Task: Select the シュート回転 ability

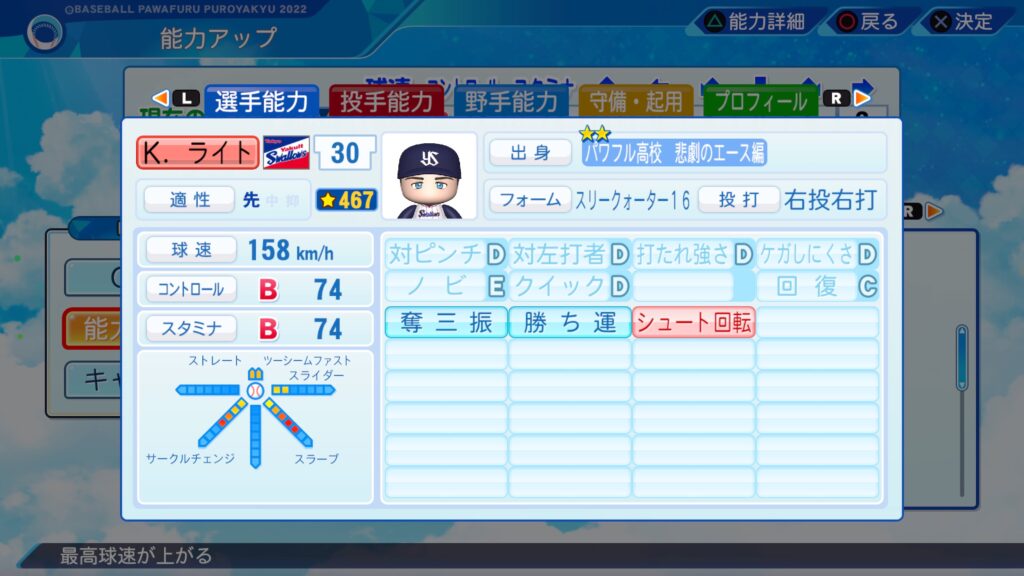Action: tap(694, 322)
